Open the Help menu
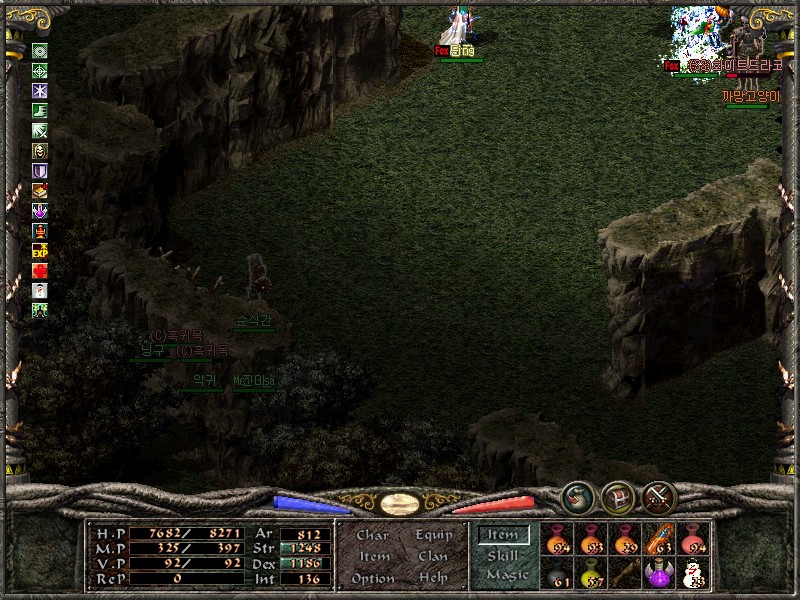The width and height of the screenshot is (800, 600). [433, 578]
